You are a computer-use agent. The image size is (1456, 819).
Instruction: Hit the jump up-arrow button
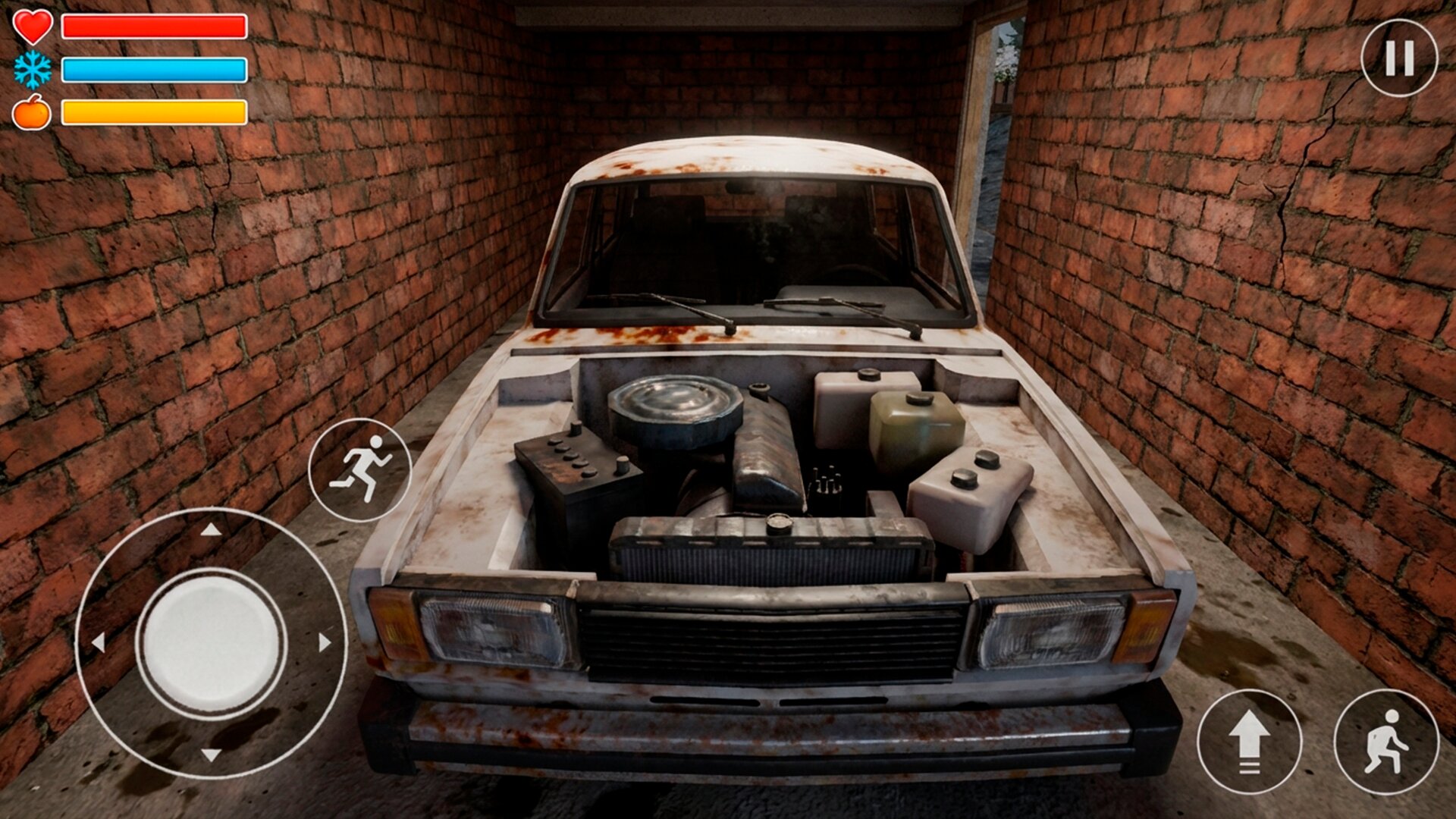1249,742
